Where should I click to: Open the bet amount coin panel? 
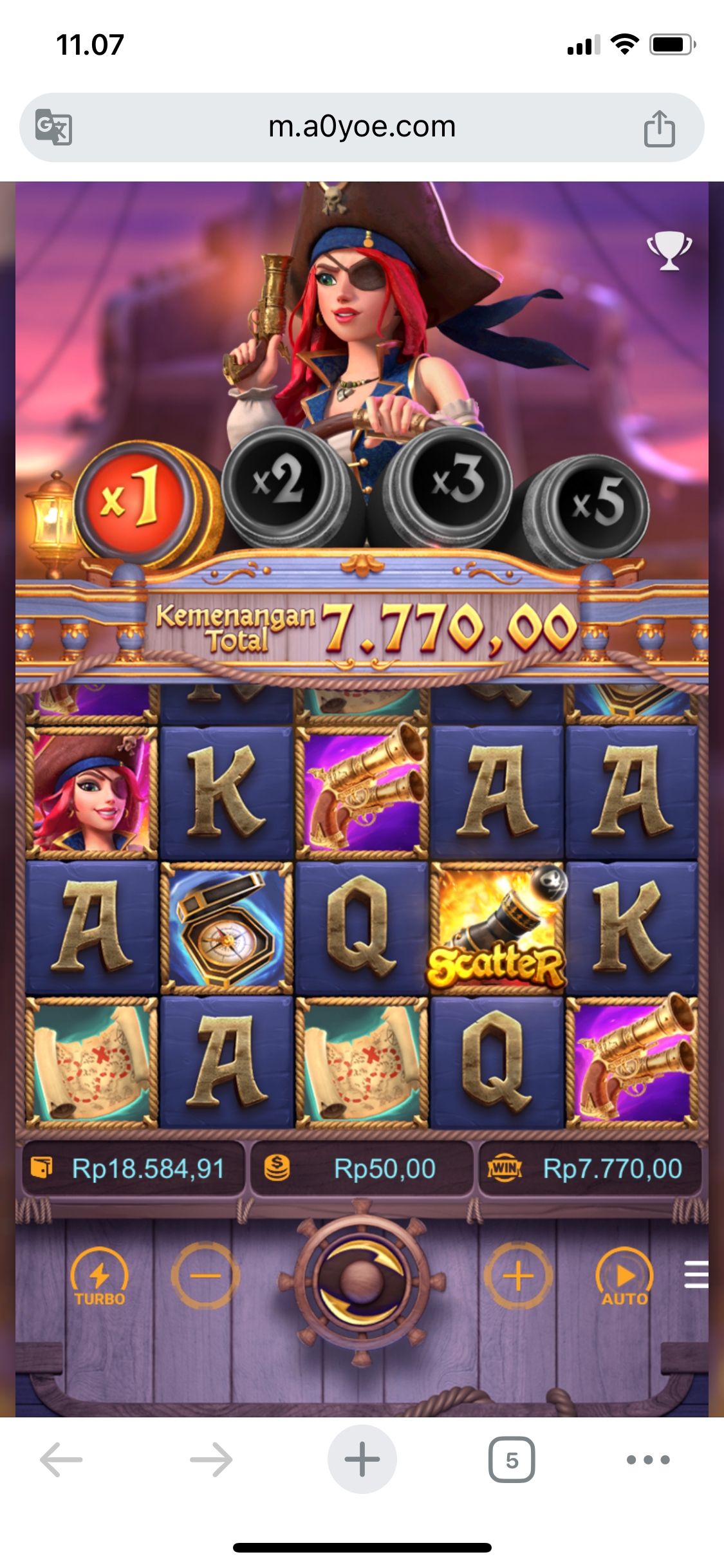[x=361, y=1168]
